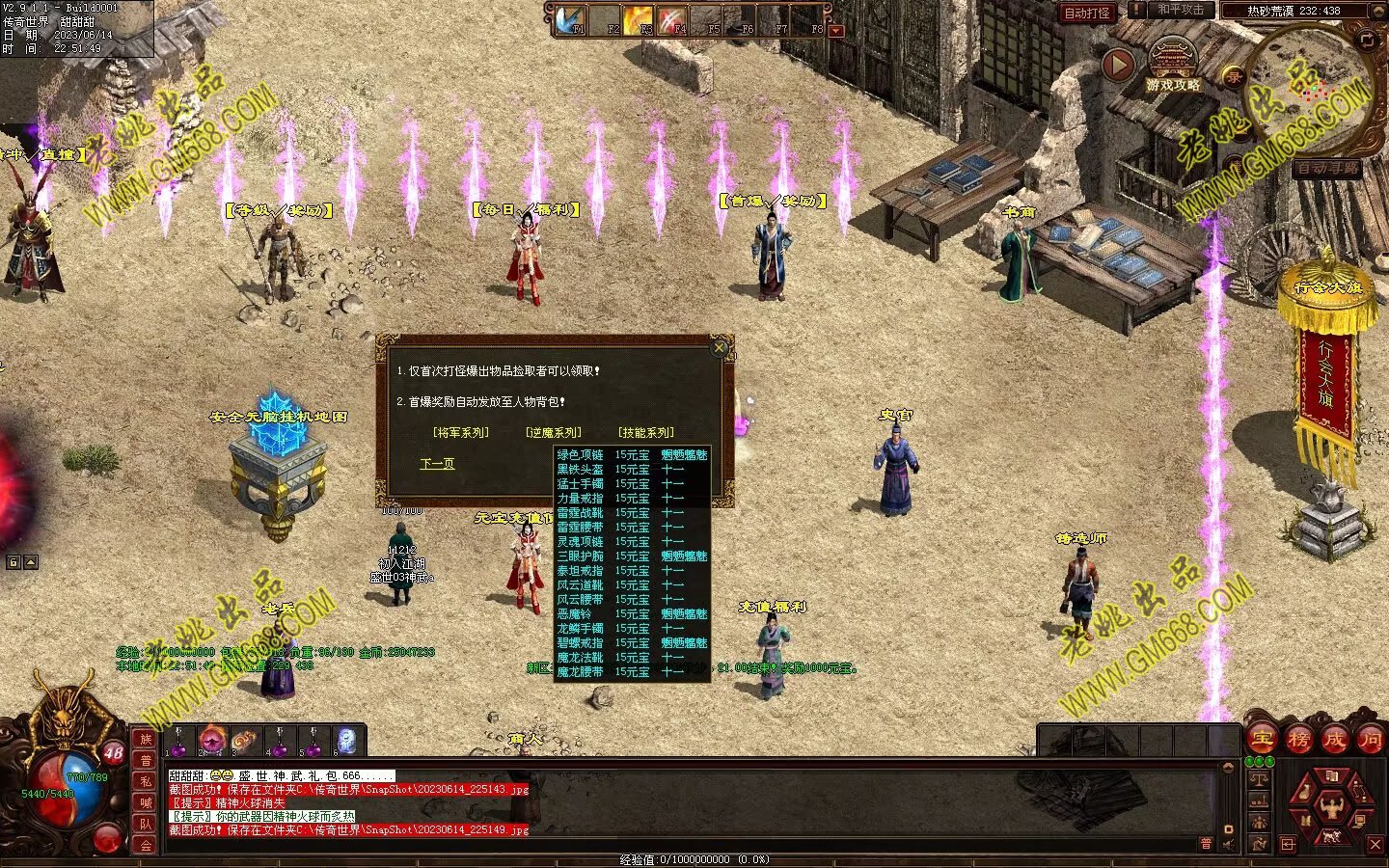Use the F1 blue blade skill

tap(571, 19)
